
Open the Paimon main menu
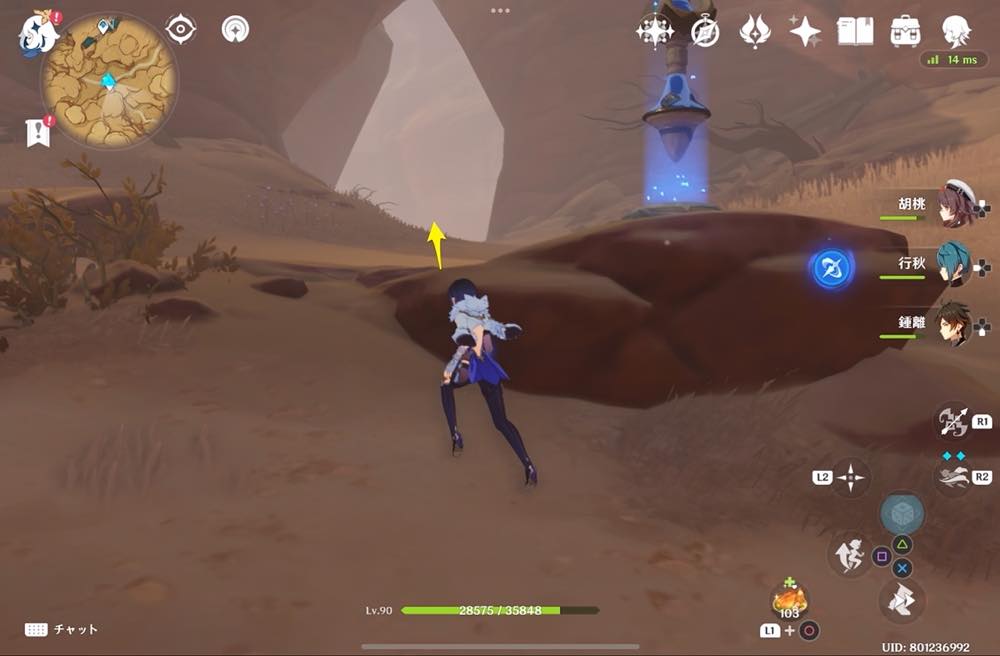(37, 32)
